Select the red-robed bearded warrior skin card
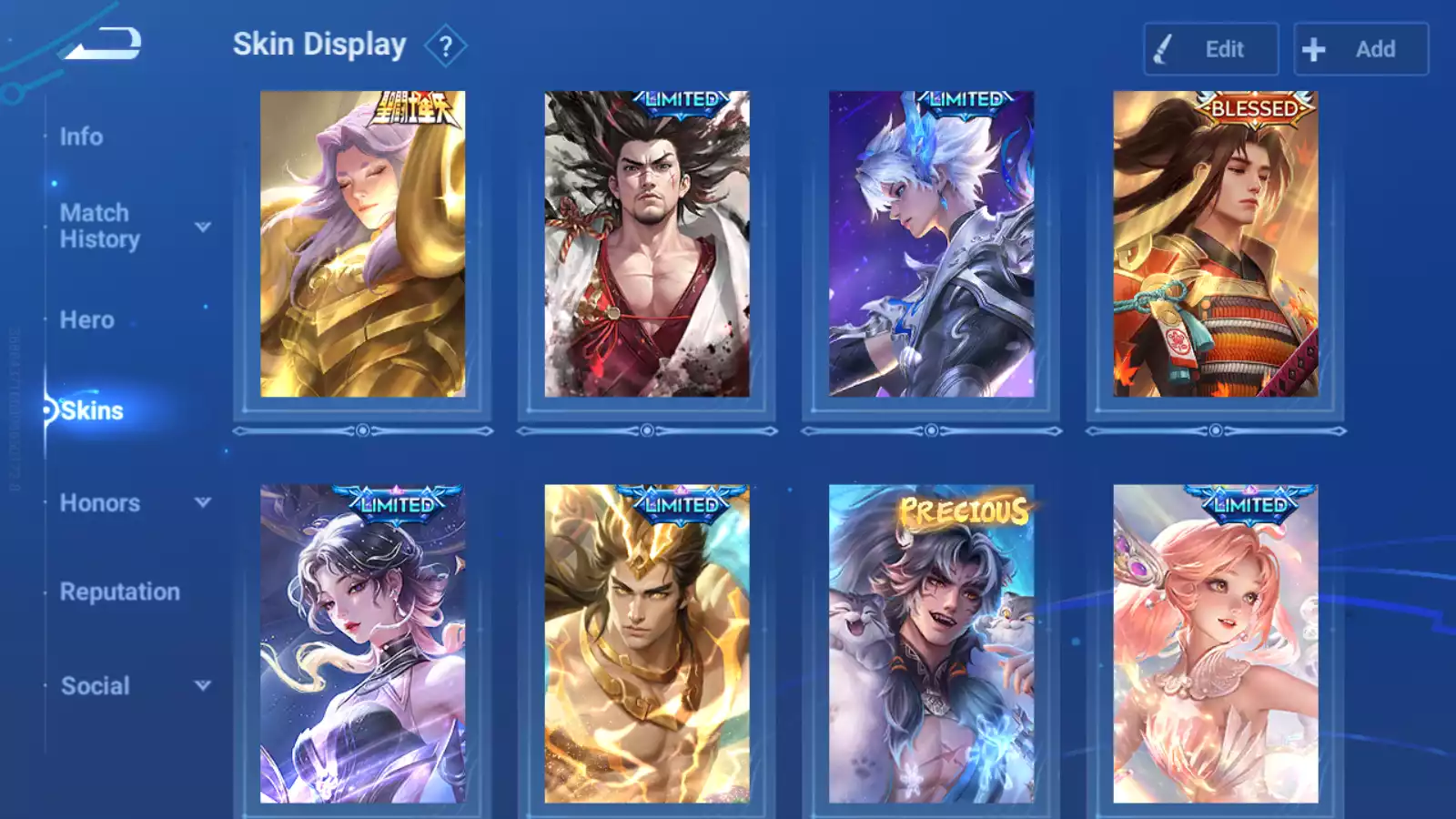Image resolution: width=1456 pixels, height=819 pixels. [x=647, y=244]
